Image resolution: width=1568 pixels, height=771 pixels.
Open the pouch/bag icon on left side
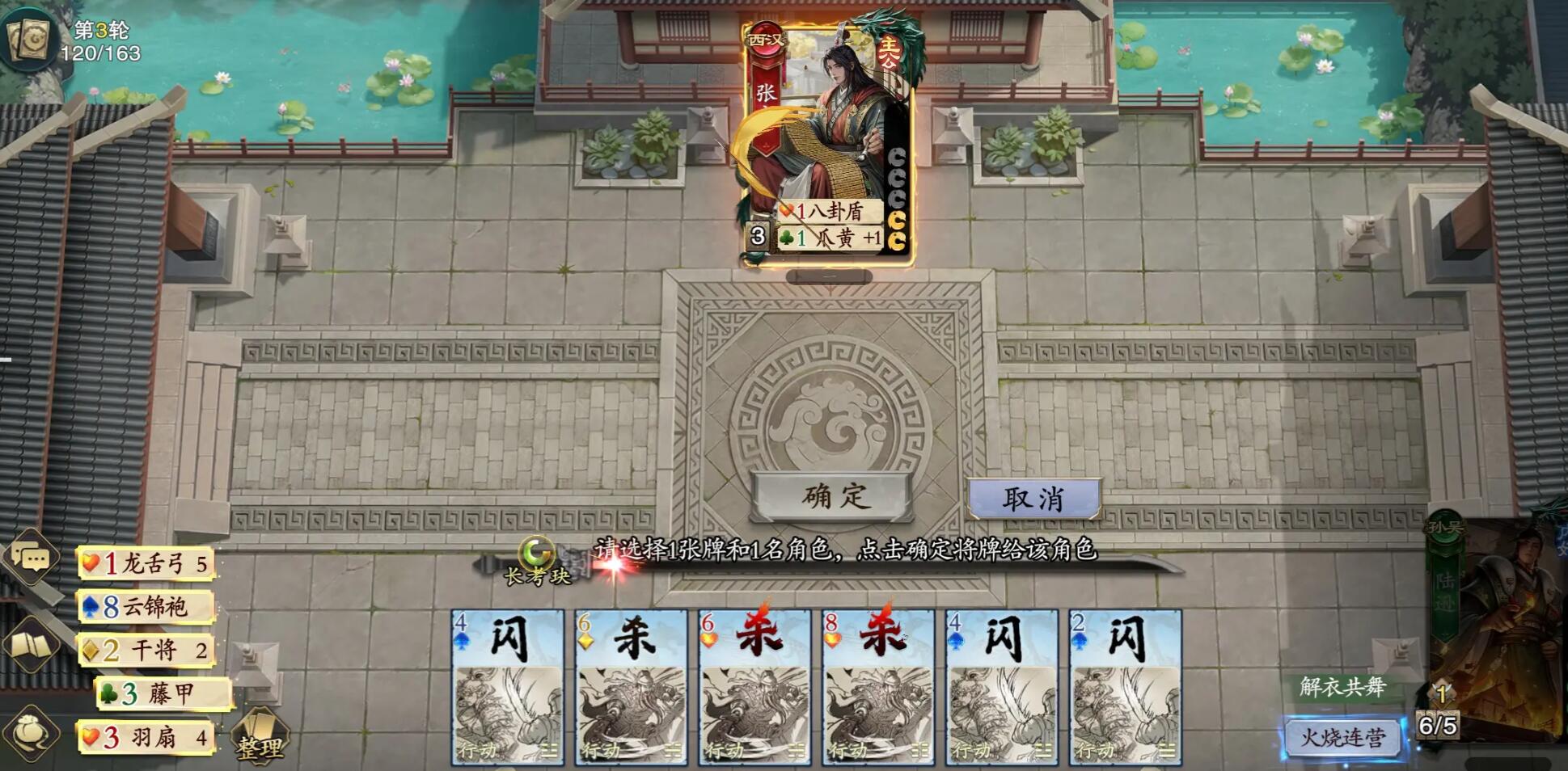click(x=30, y=731)
